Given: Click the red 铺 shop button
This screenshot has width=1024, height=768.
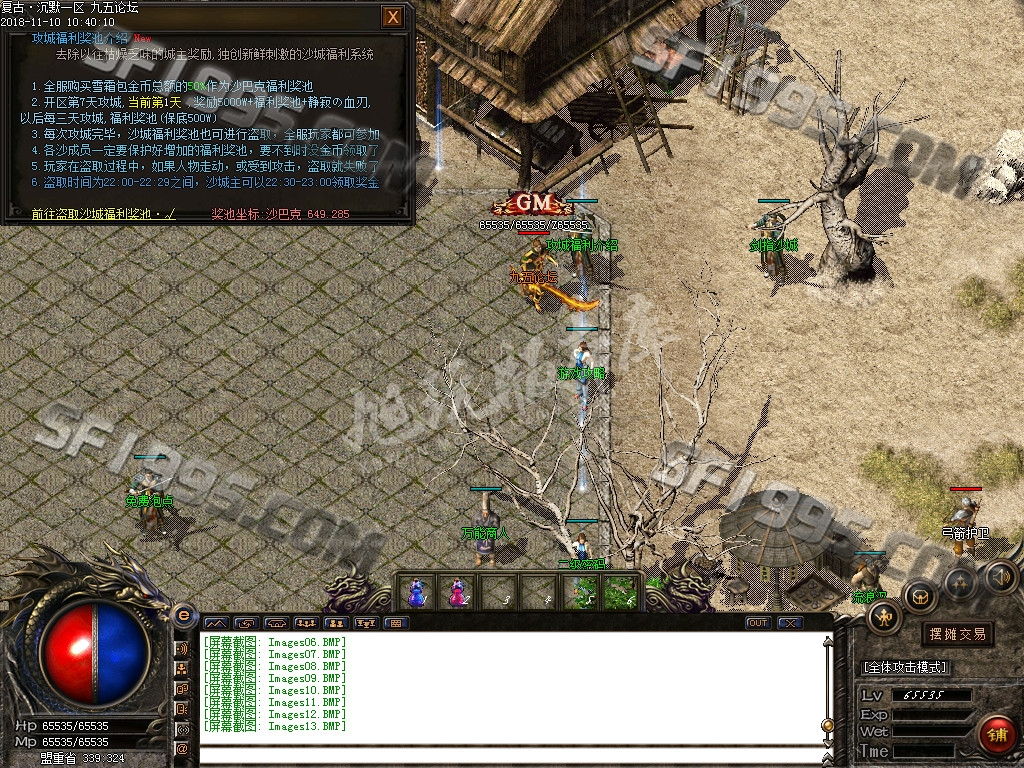Looking at the screenshot, I should [996, 735].
